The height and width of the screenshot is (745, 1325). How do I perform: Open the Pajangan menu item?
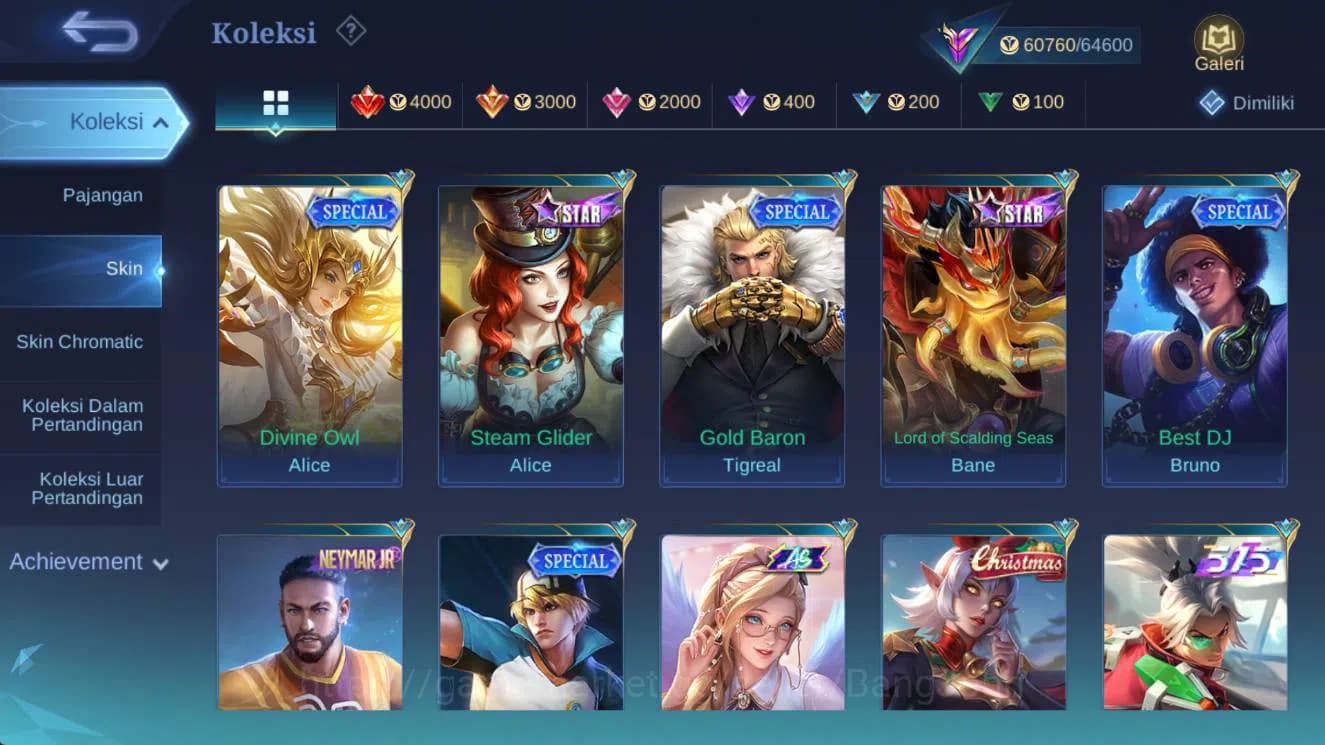coord(103,195)
